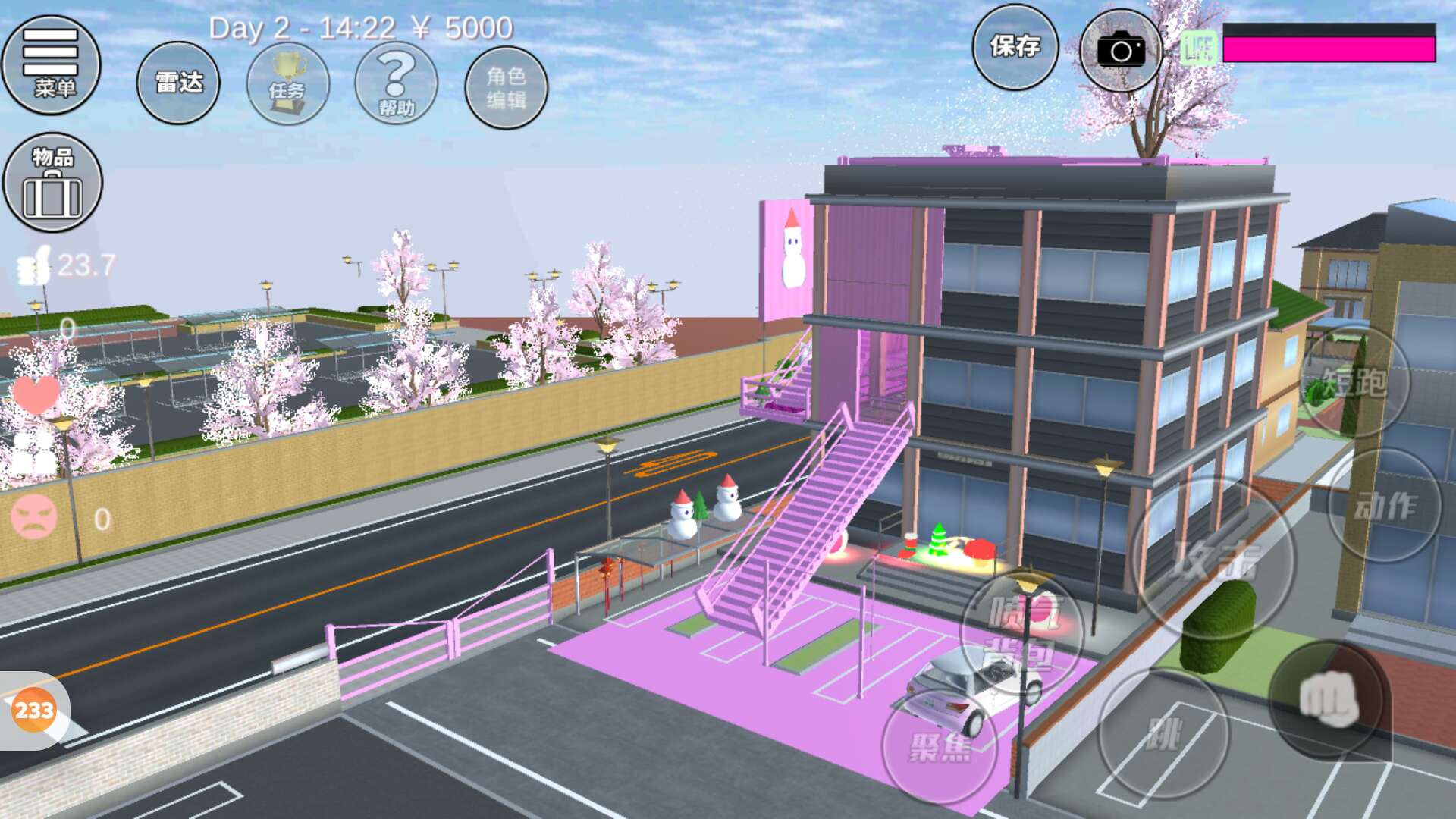The image size is (1456, 819).
Task: Show the 帮助 help screen
Action: point(396,84)
